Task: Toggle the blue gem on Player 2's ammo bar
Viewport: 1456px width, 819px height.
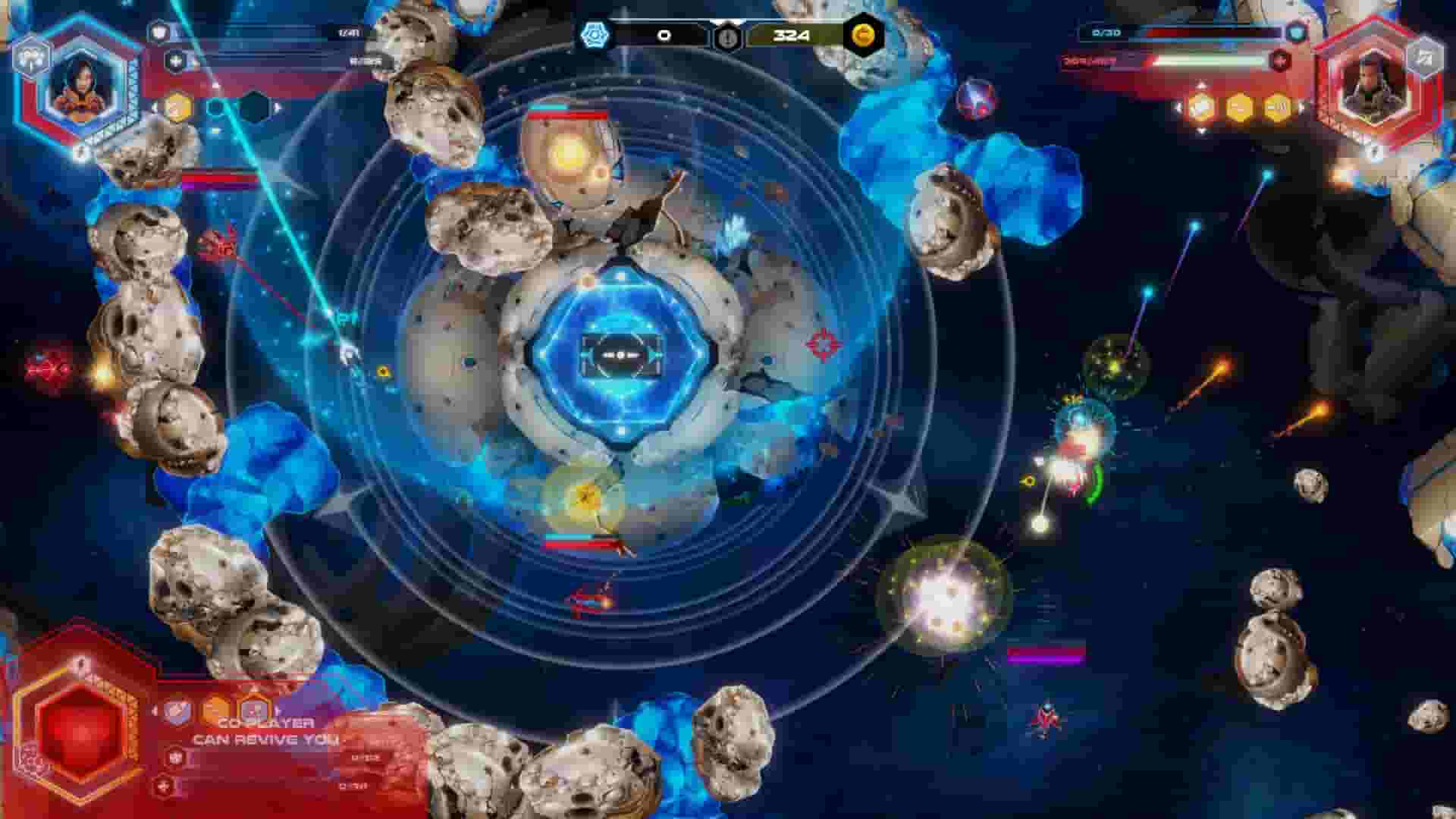Action: [1296, 32]
